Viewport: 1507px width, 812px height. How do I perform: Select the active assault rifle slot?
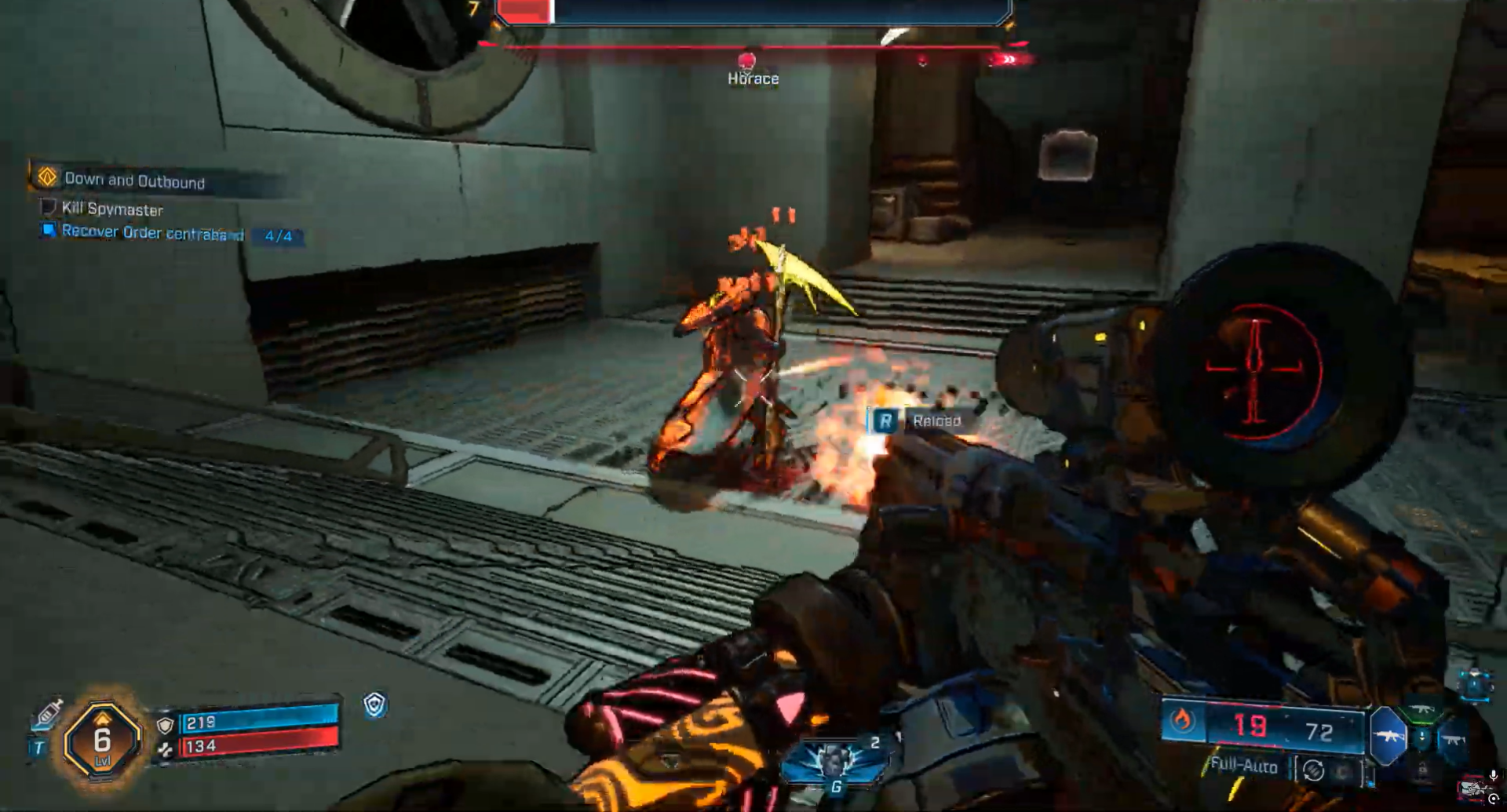(1388, 736)
